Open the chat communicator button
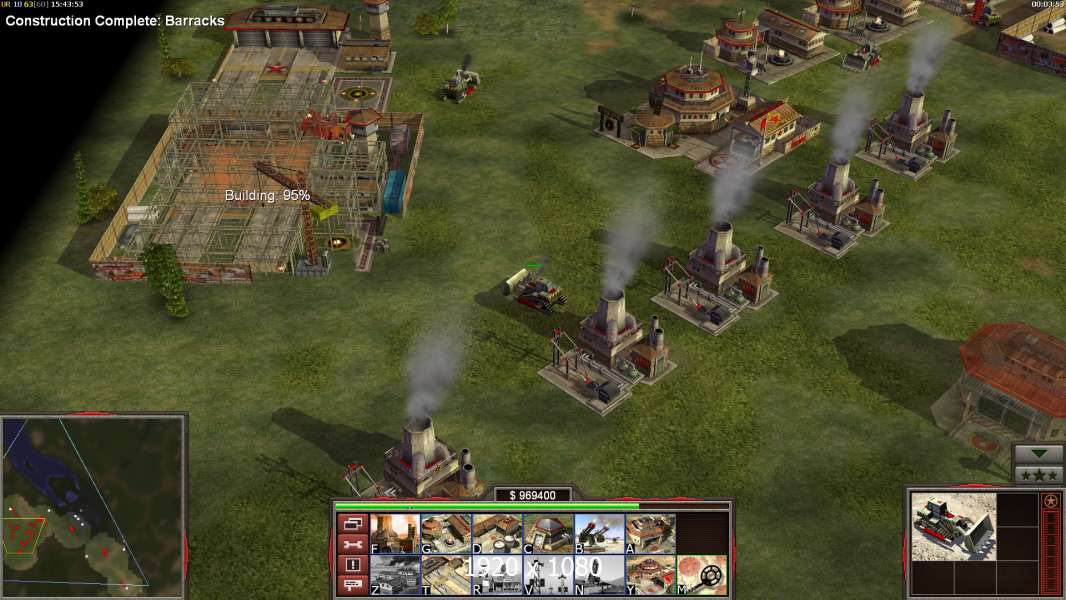Viewport: 1066px width, 600px height. click(352, 585)
